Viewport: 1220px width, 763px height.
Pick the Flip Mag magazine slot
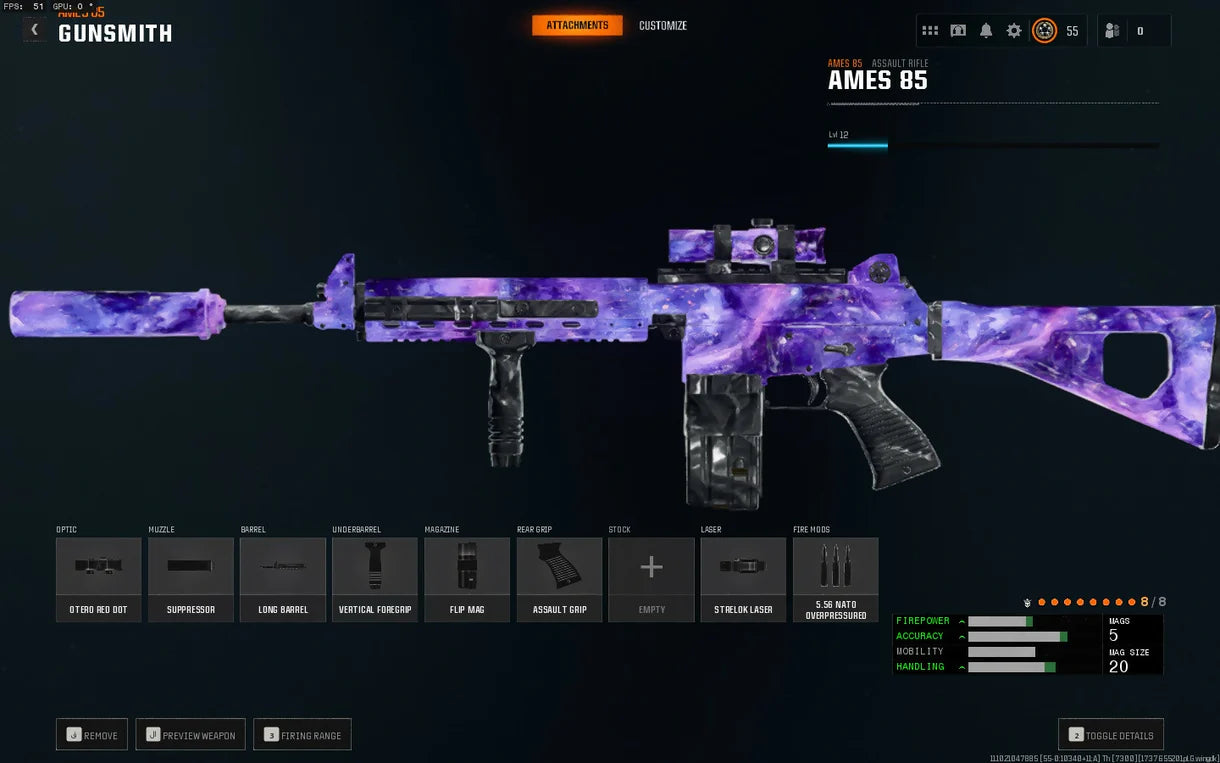(467, 579)
